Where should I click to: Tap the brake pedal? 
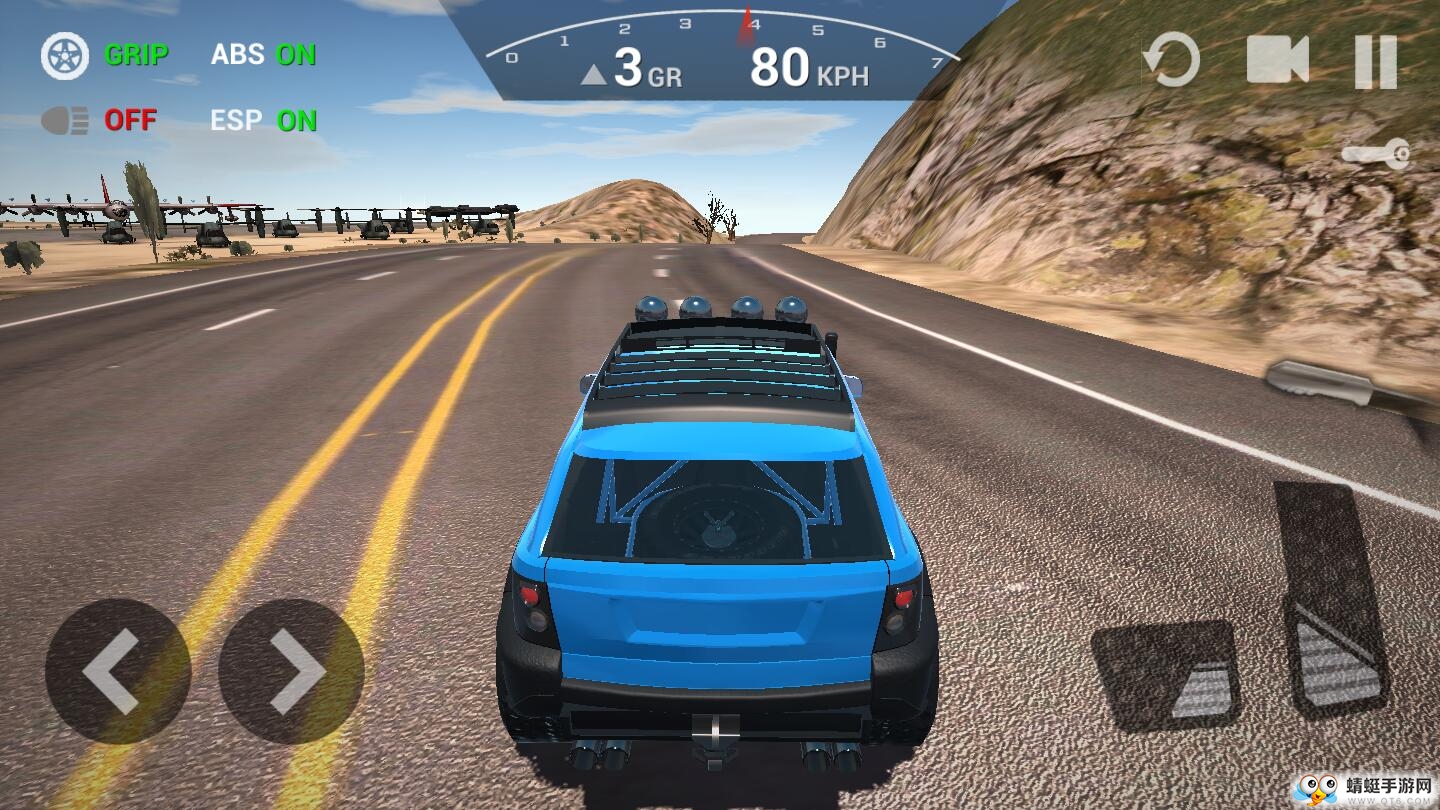[1167, 675]
